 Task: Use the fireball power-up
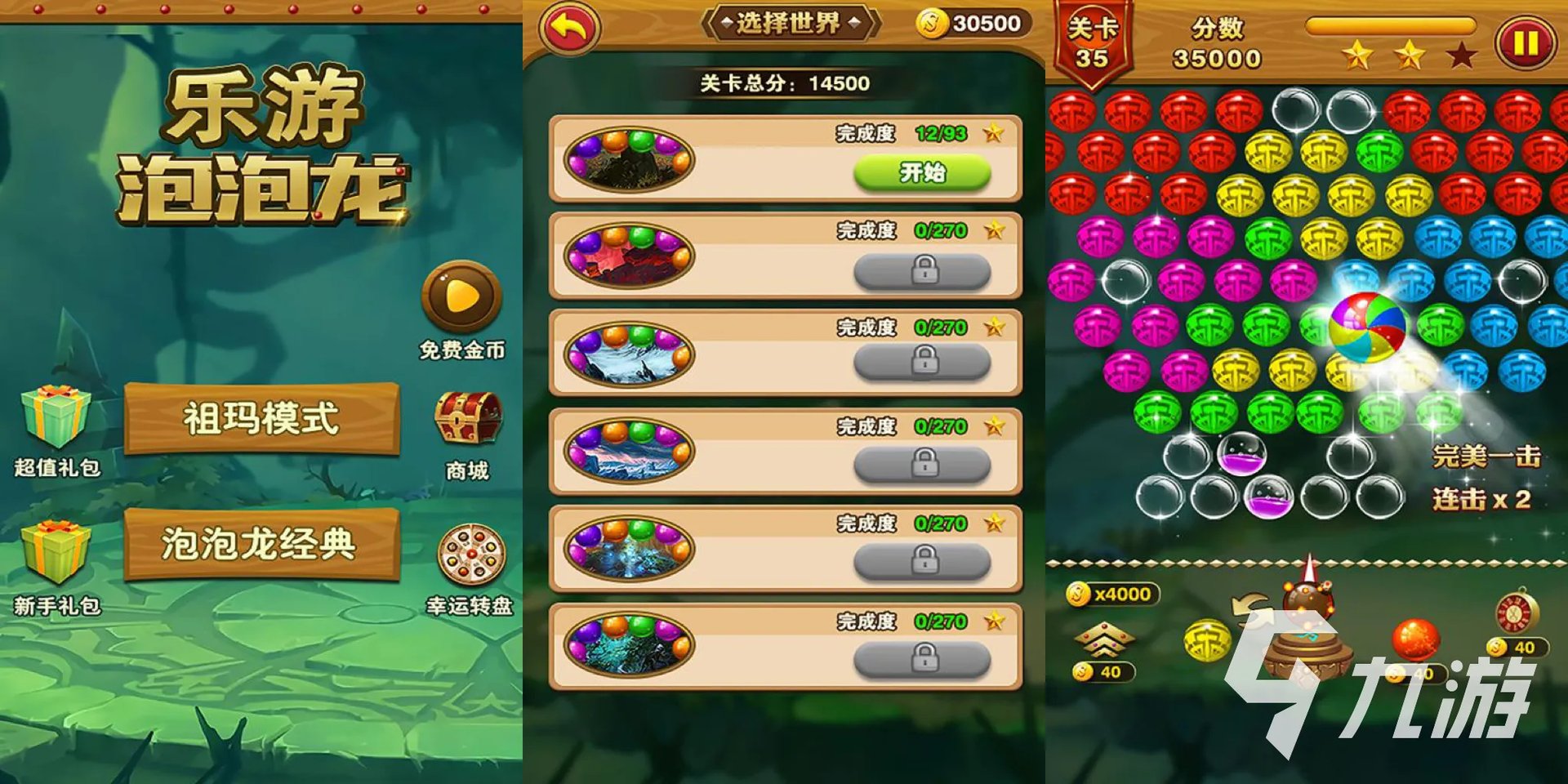pos(1414,639)
